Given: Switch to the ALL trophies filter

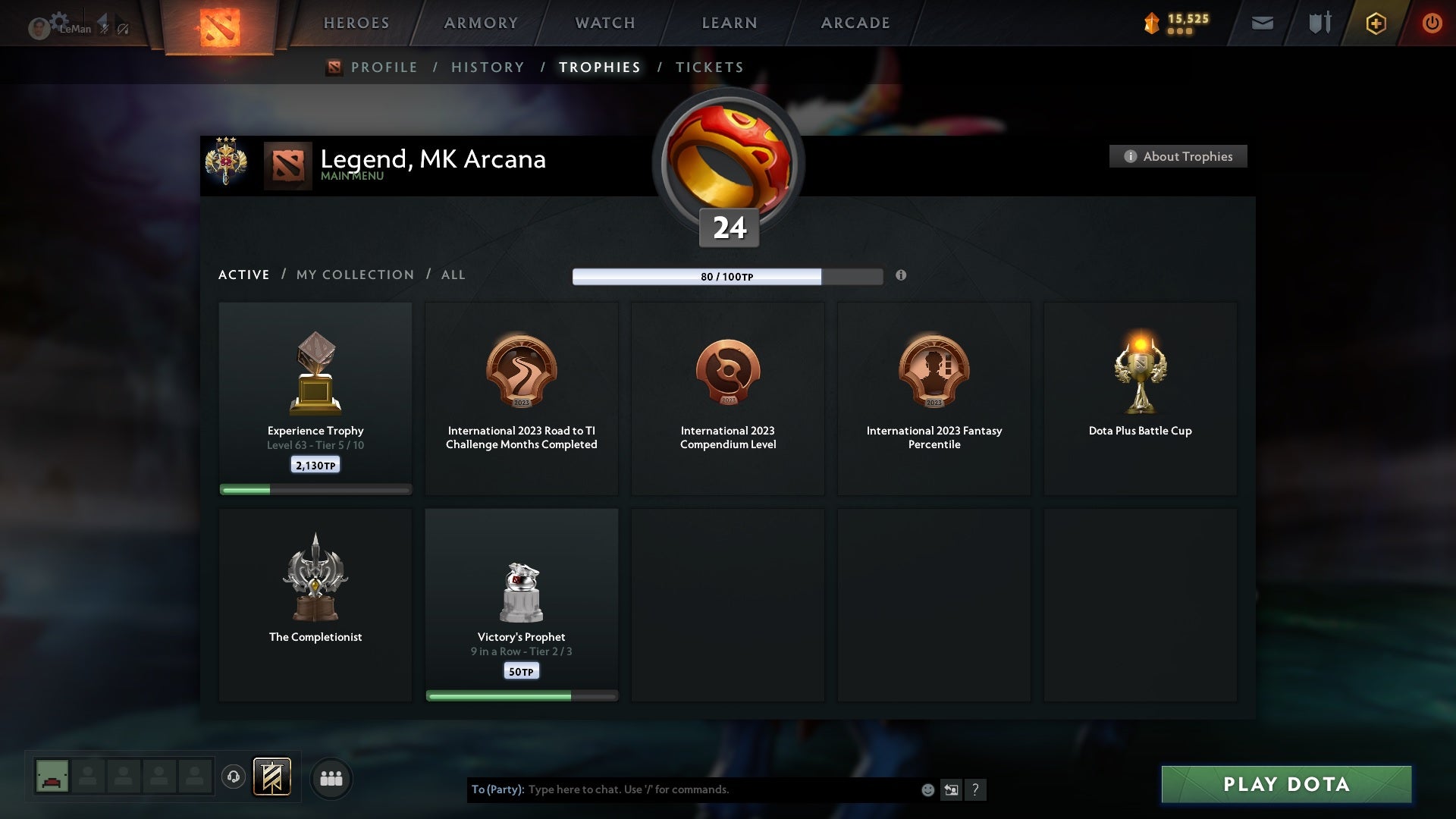Looking at the screenshot, I should click(x=453, y=275).
